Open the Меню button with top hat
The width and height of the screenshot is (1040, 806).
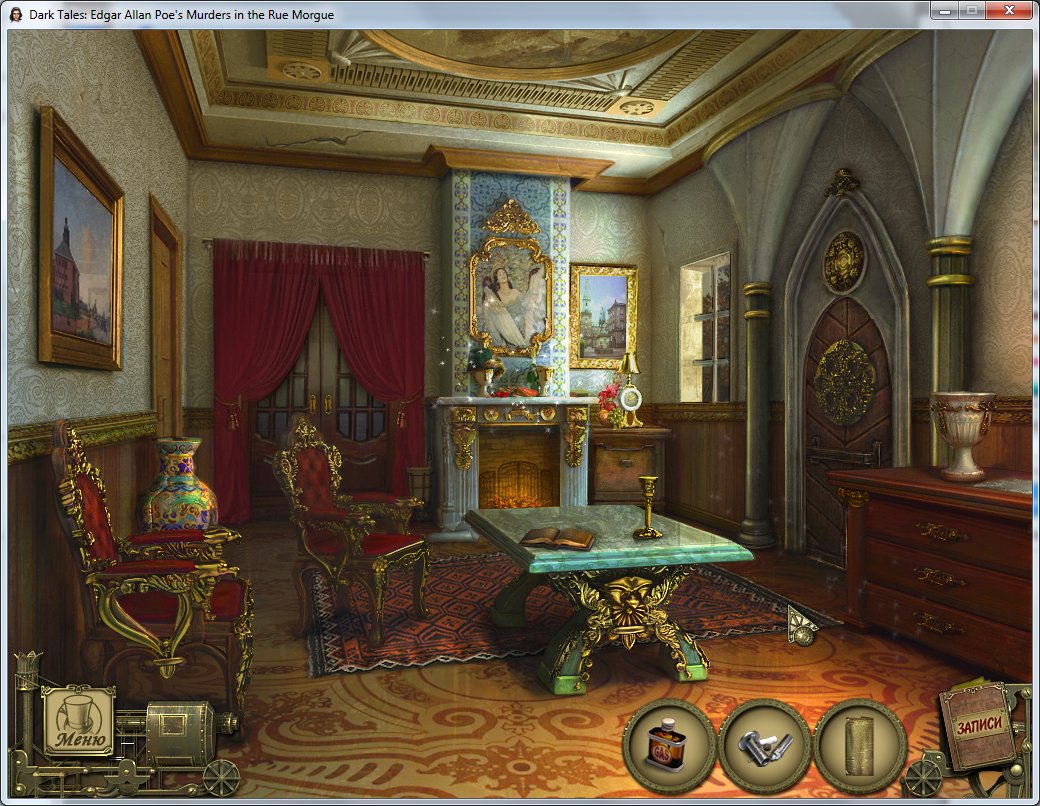[x=78, y=721]
